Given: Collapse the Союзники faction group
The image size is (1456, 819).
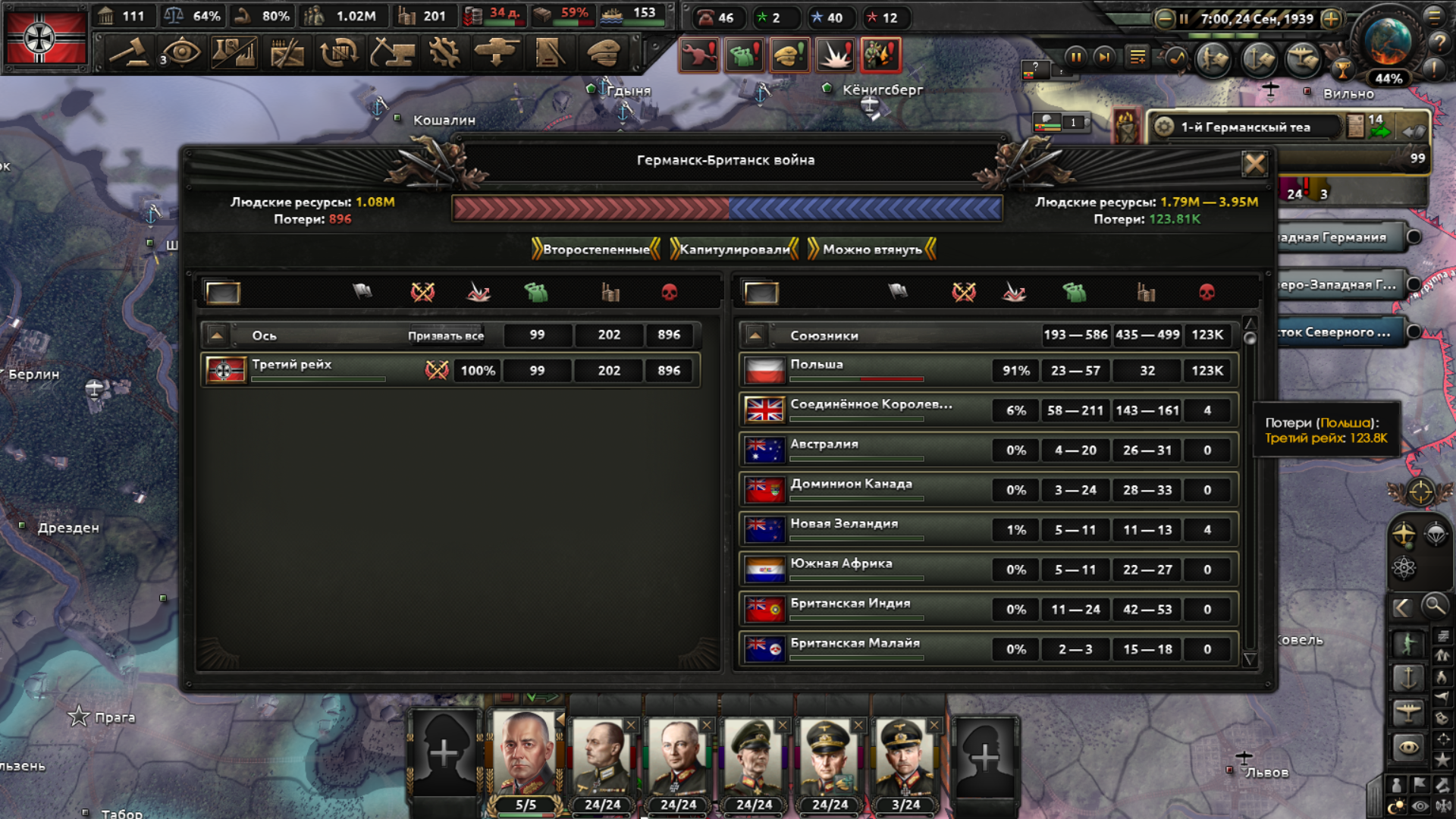Looking at the screenshot, I should (x=755, y=334).
